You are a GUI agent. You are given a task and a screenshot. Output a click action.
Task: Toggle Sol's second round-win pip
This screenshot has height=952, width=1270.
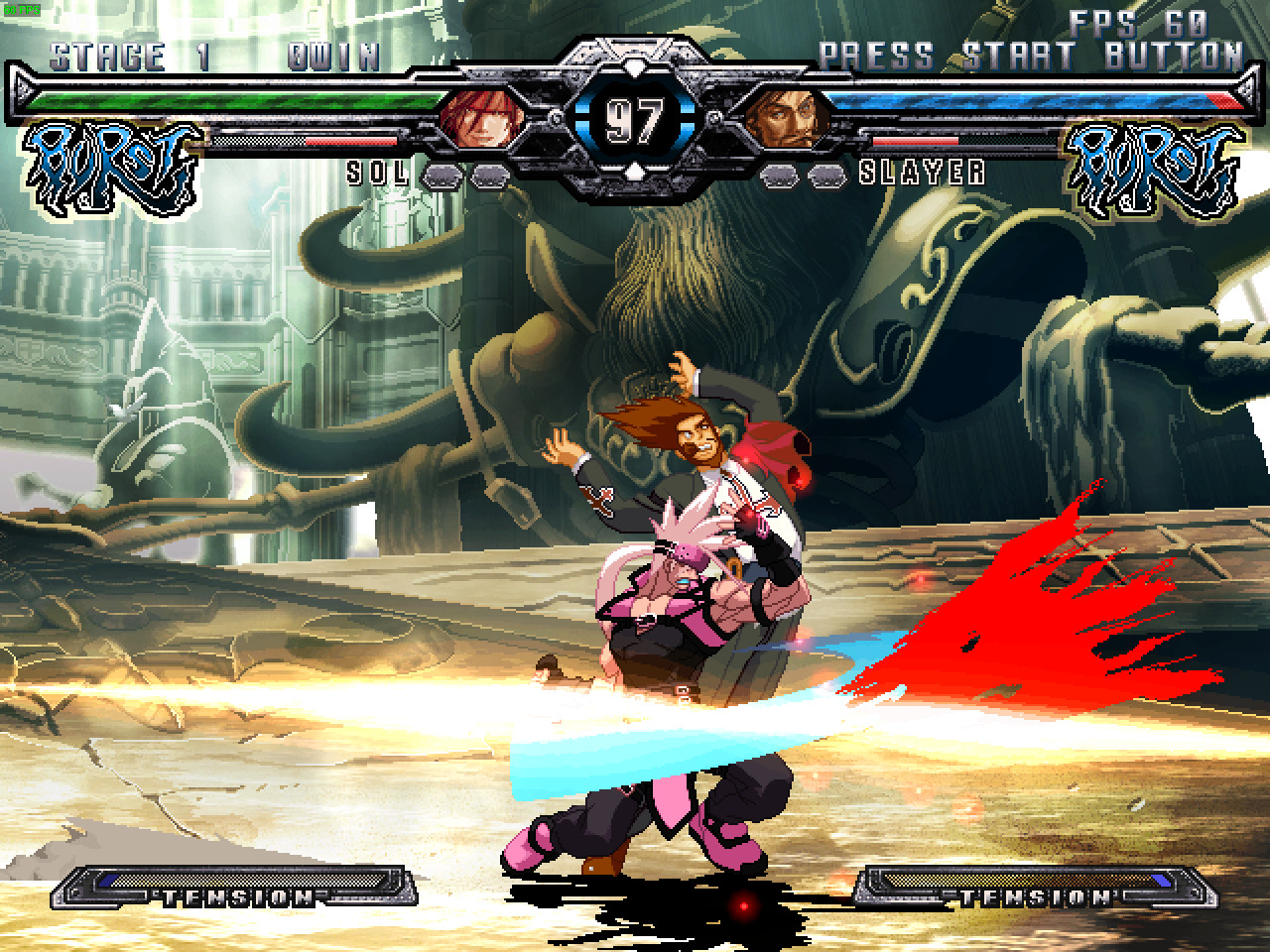click(x=489, y=177)
